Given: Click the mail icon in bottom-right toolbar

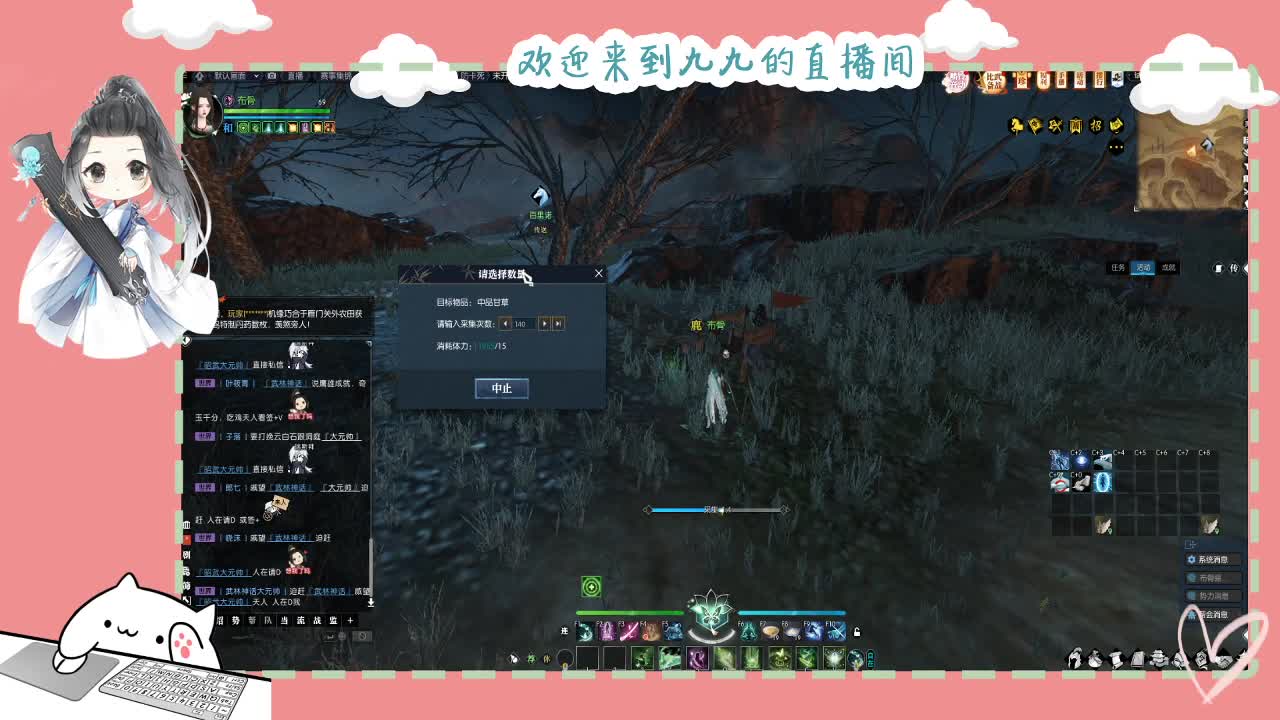Looking at the screenshot, I should point(1138,657).
